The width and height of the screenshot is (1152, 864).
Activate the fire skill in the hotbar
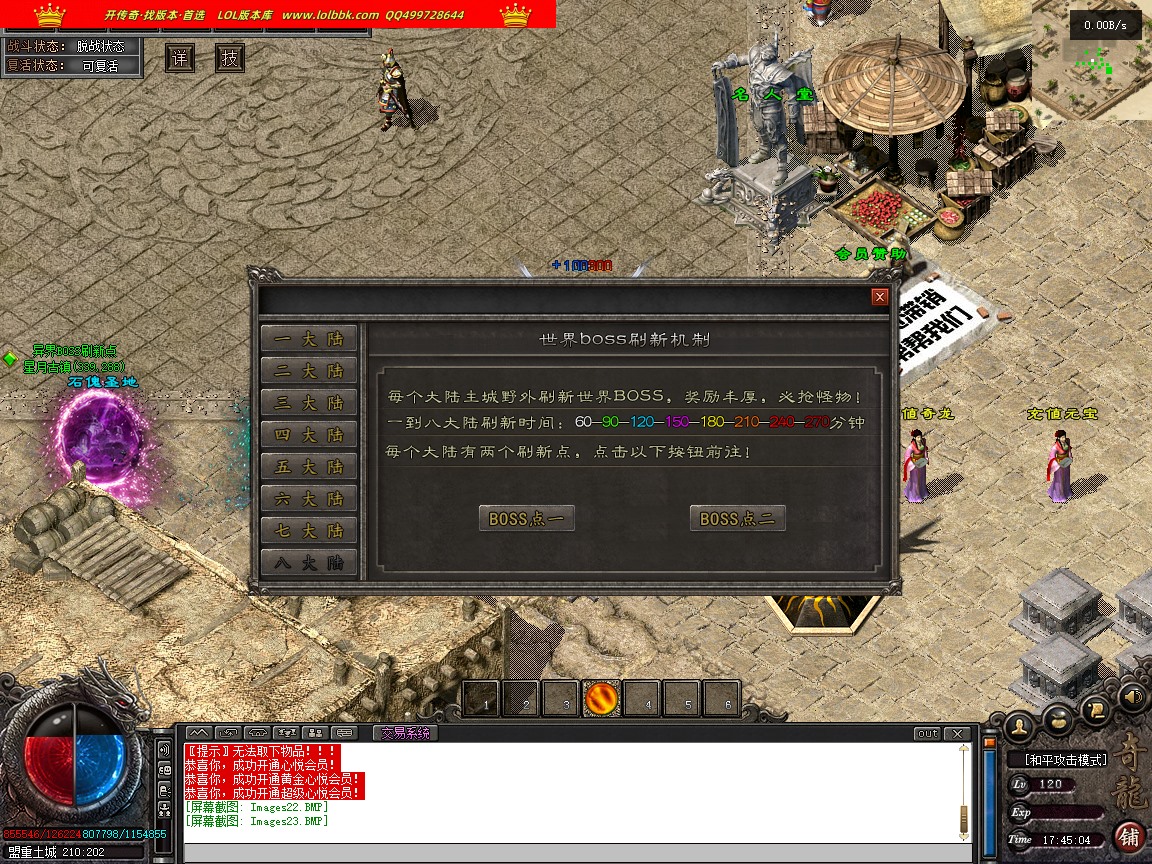tap(602, 699)
